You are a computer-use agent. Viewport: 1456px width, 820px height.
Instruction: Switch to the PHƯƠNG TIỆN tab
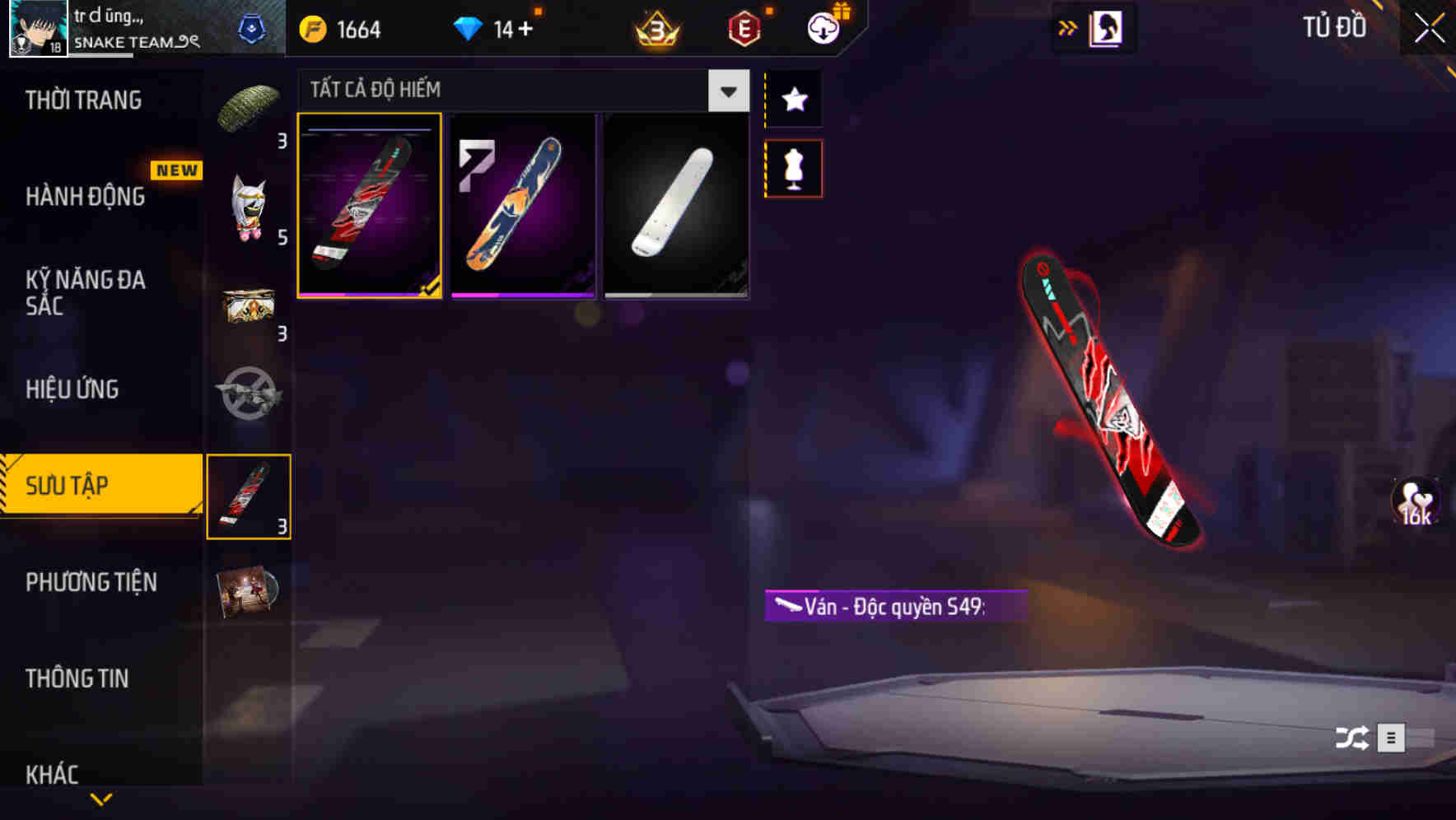[91, 581]
